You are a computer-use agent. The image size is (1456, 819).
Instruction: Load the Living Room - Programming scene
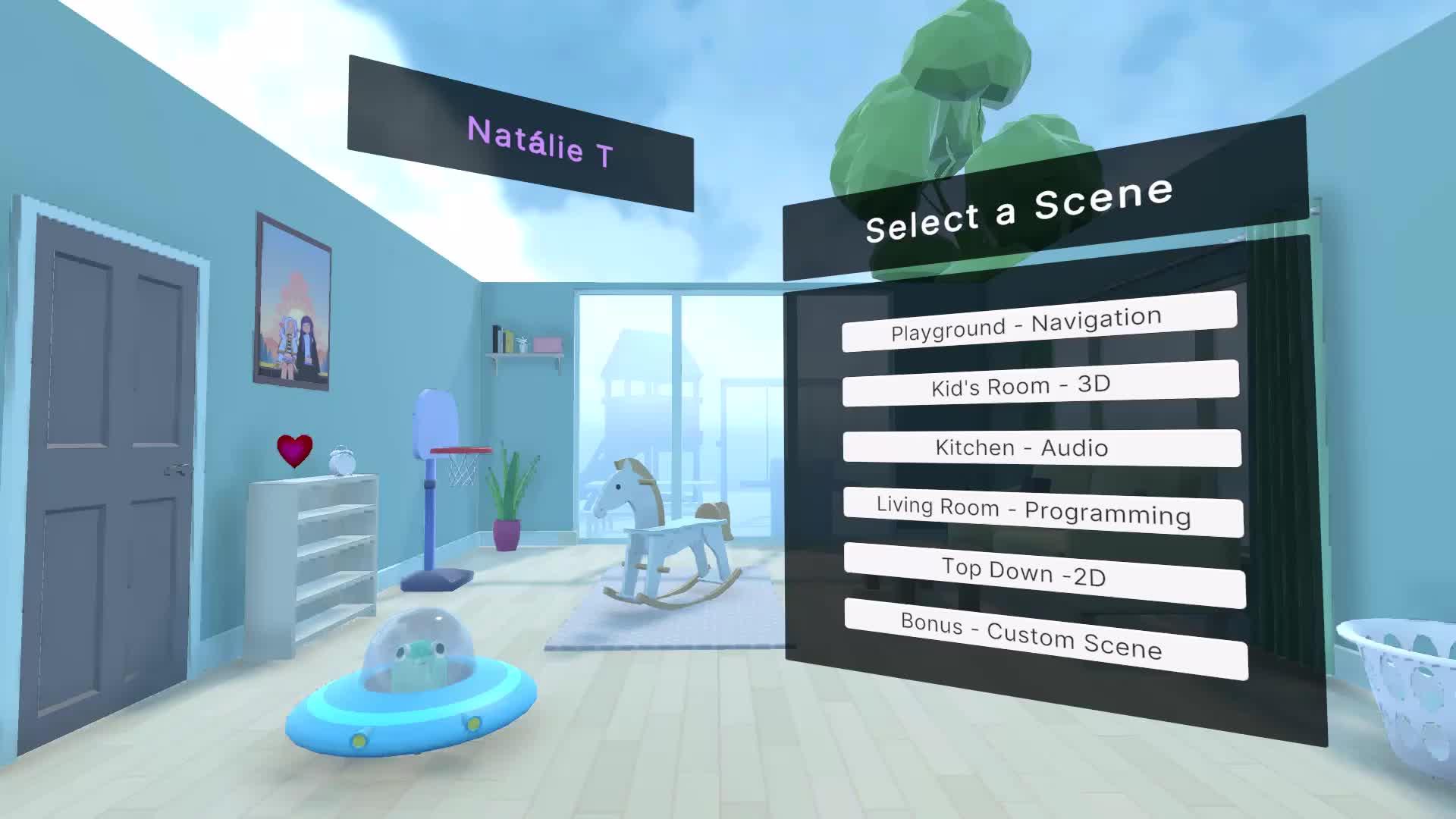(1043, 510)
